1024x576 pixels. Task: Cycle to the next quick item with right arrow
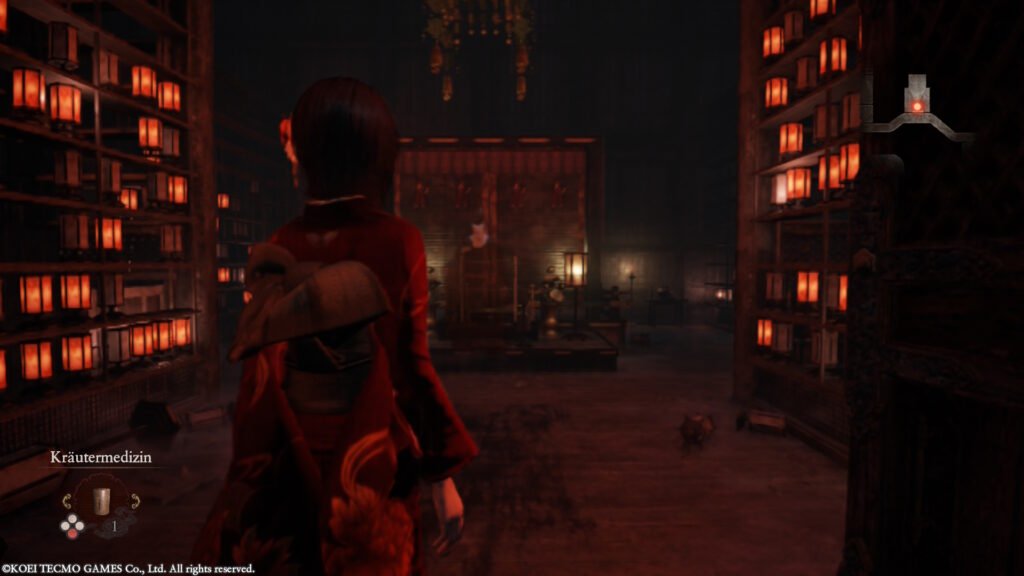coord(135,500)
